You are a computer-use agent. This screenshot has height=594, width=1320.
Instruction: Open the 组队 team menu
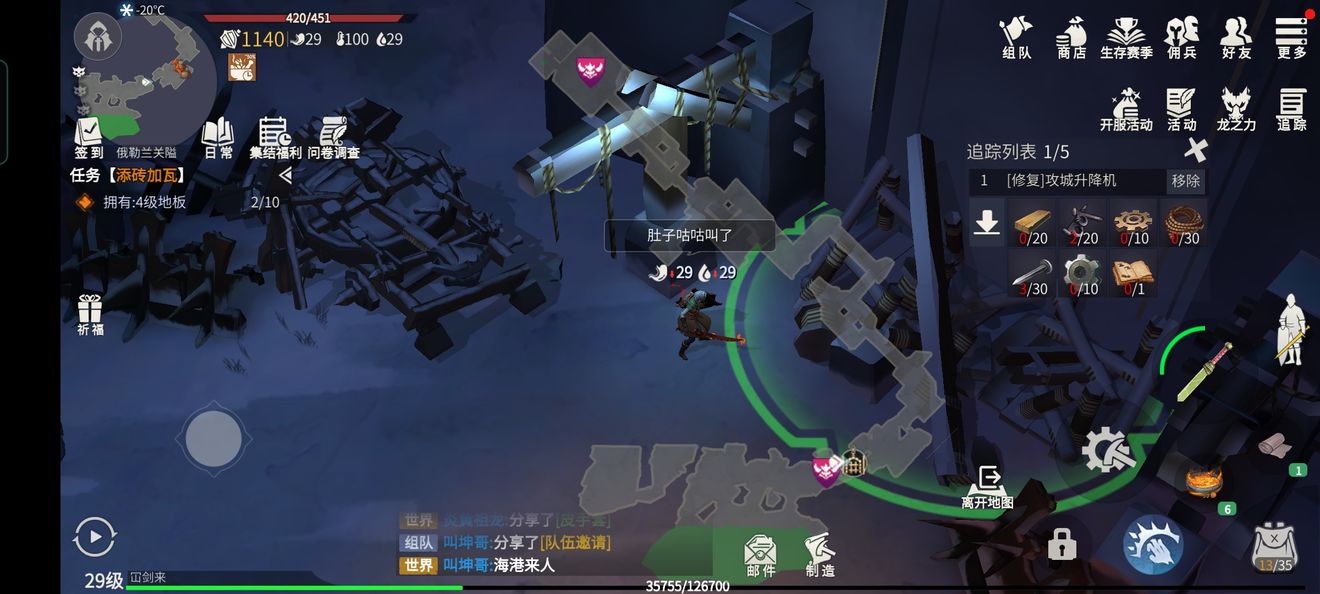coord(1016,36)
